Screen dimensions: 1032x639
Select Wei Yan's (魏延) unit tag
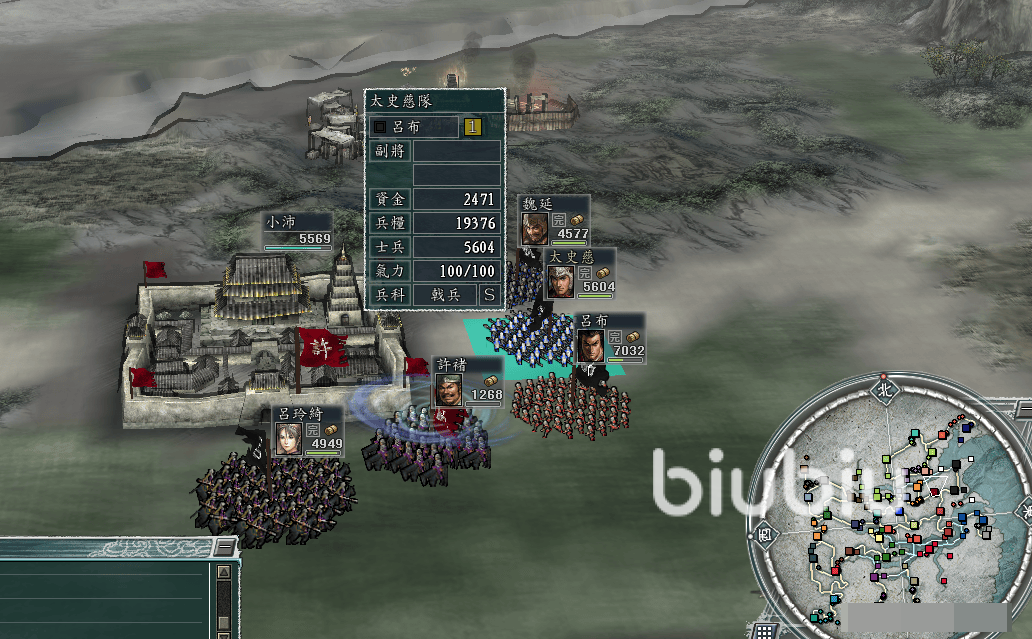554,220
